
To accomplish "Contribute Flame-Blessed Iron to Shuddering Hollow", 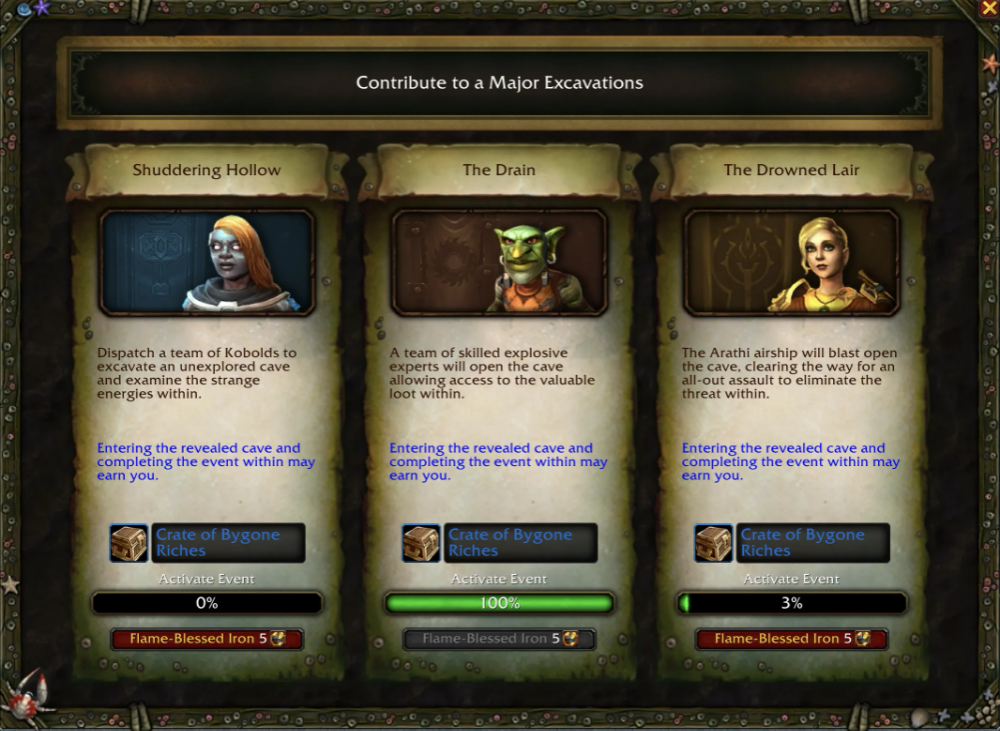I will (x=207, y=639).
